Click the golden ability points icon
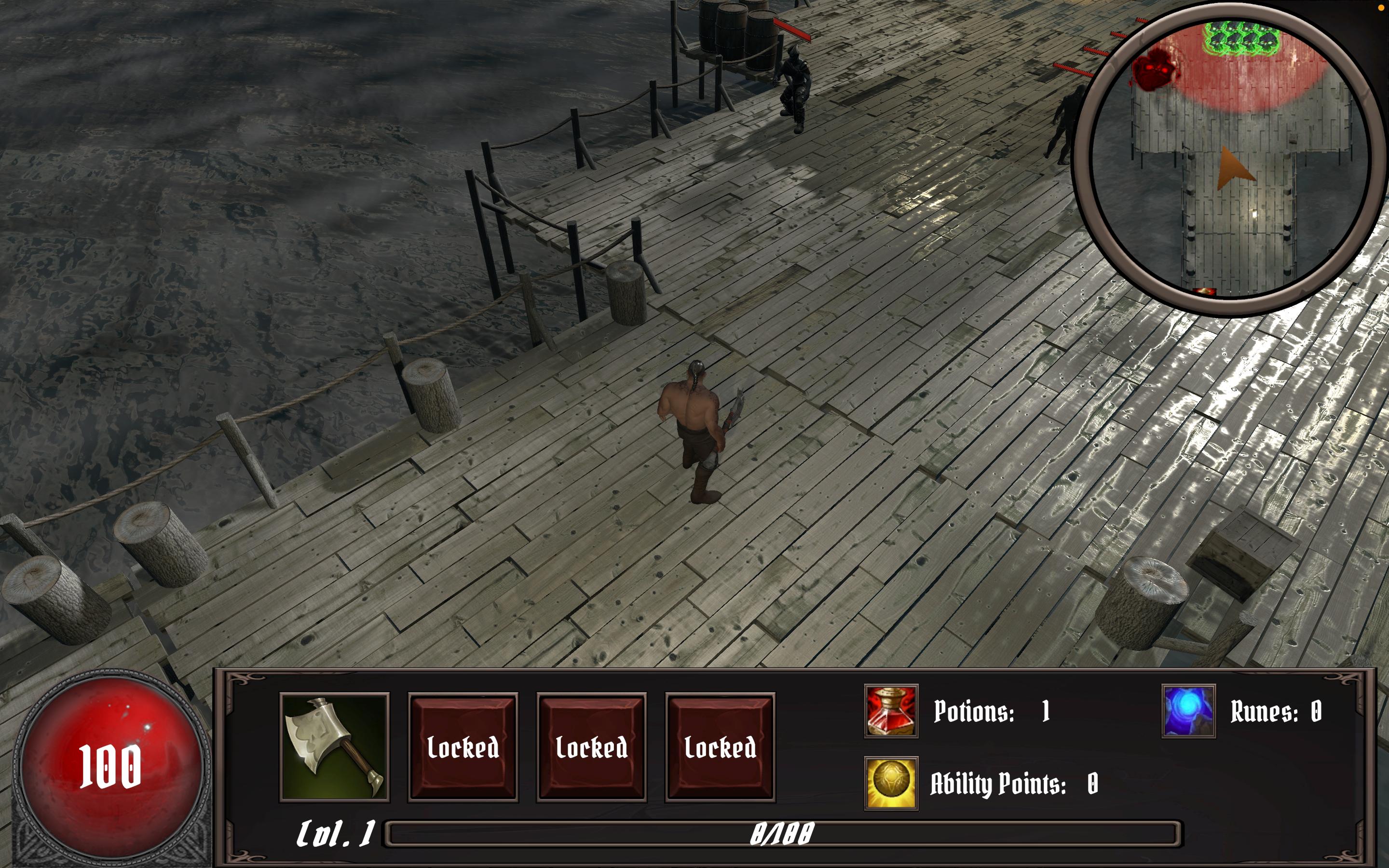This screenshot has width=1389, height=868. point(891,783)
